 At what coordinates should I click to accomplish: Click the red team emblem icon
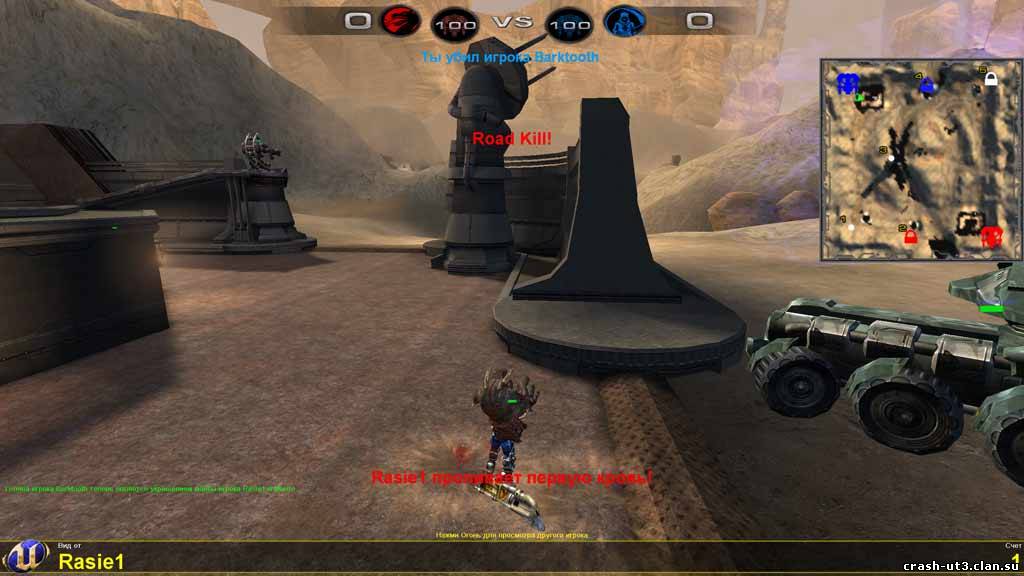tap(399, 21)
